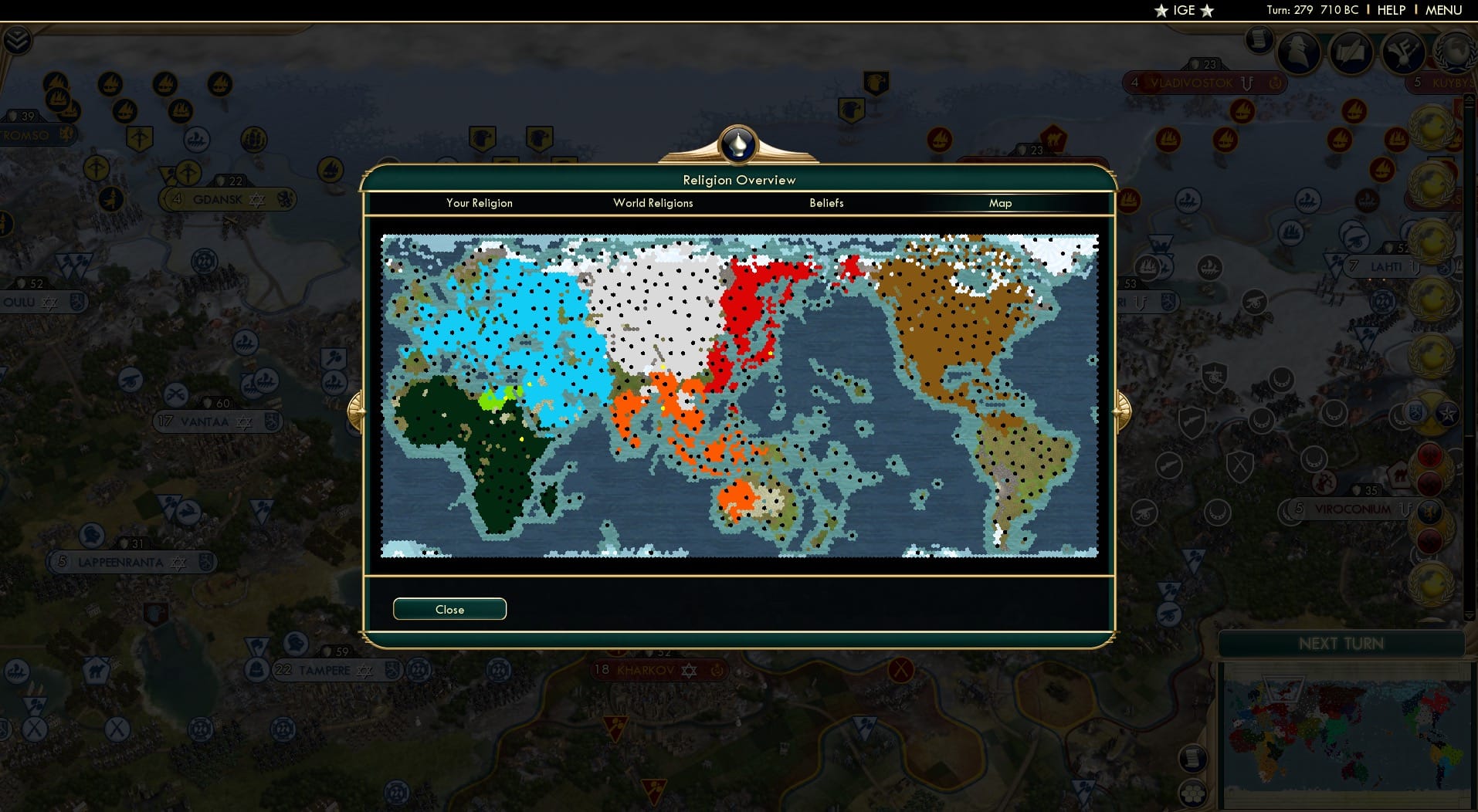
Task: Open the espionage notification icon top right
Action: point(1299,50)
